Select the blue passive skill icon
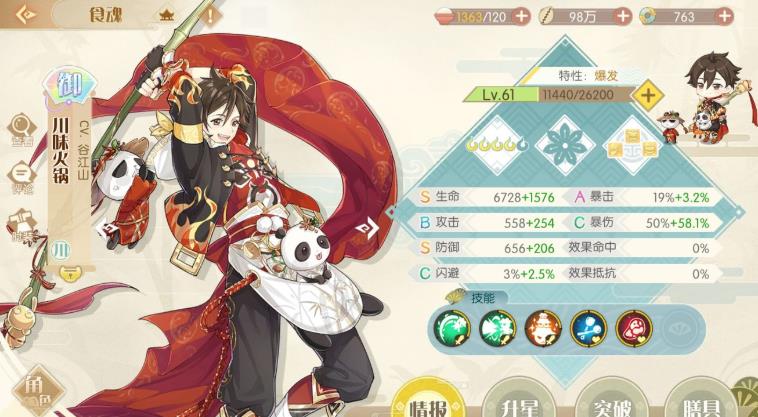This screenshot has width=758, height=417. (x=587, y=327)
